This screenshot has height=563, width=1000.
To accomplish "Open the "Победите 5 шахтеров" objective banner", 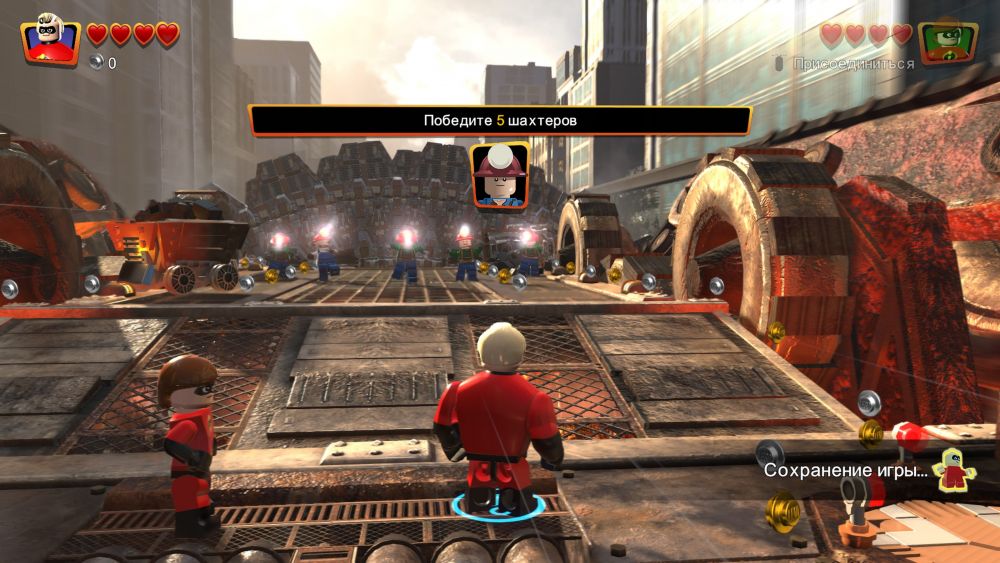I will [499, 120].
